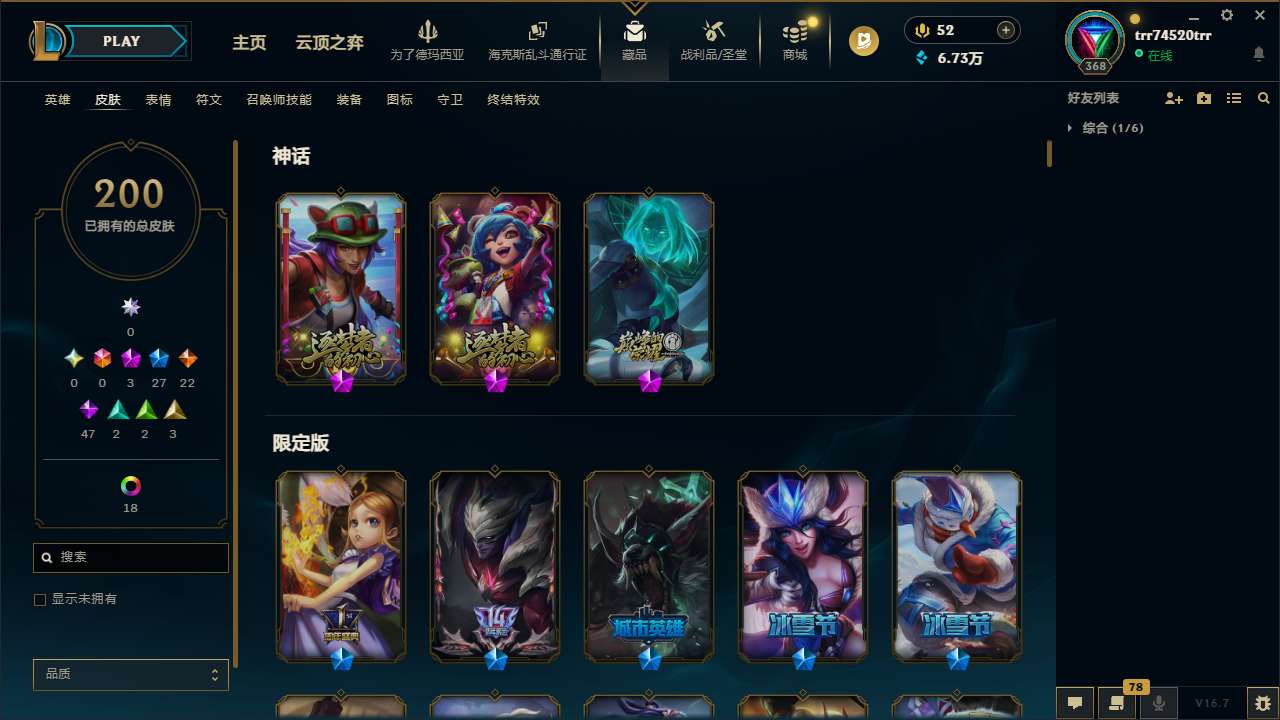Click the + button to purchase RP
The height and width of the screenshot is (720, 1280).
click(x=1004, y=30)
